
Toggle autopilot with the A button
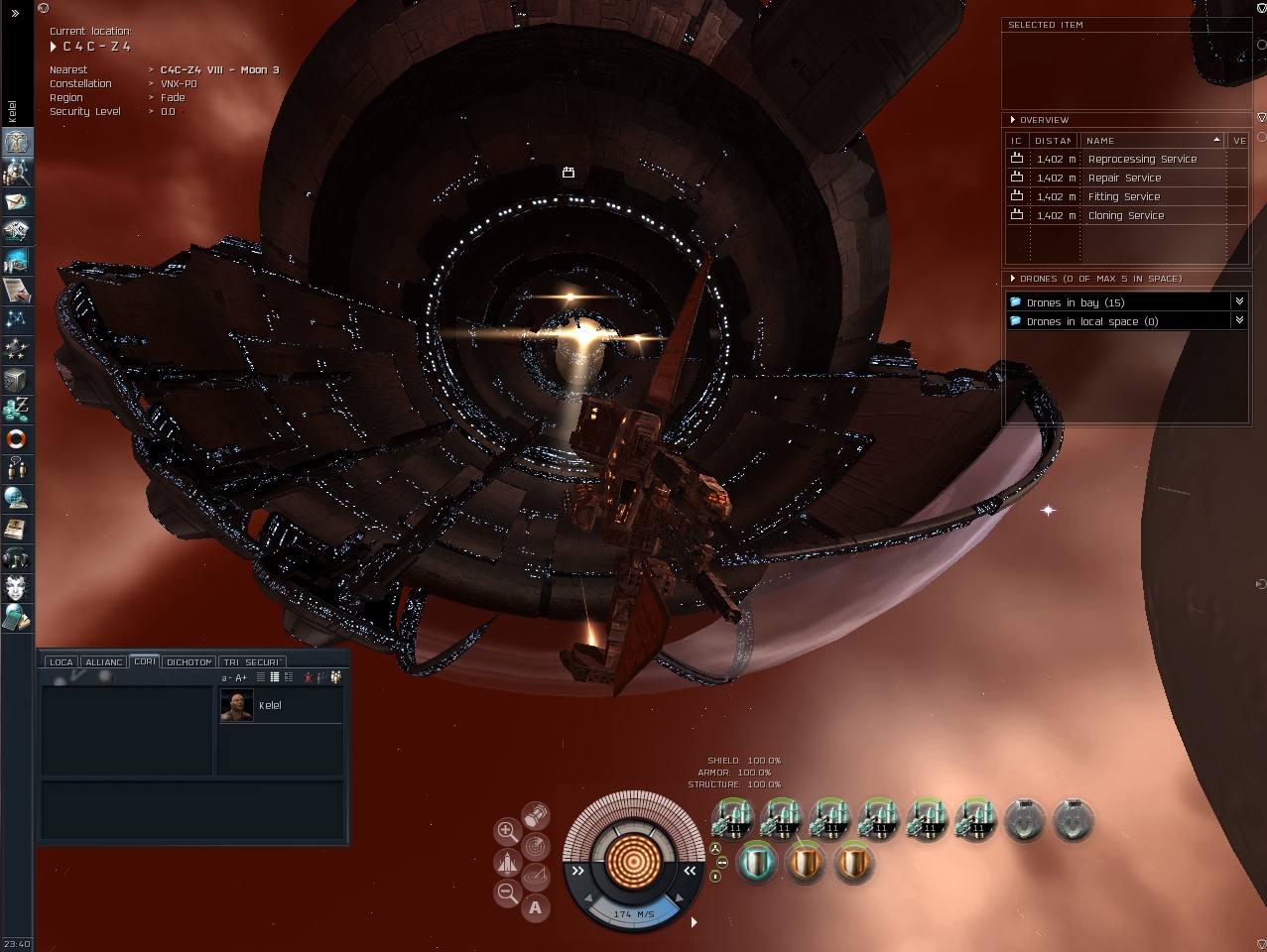tap(536, 906)
